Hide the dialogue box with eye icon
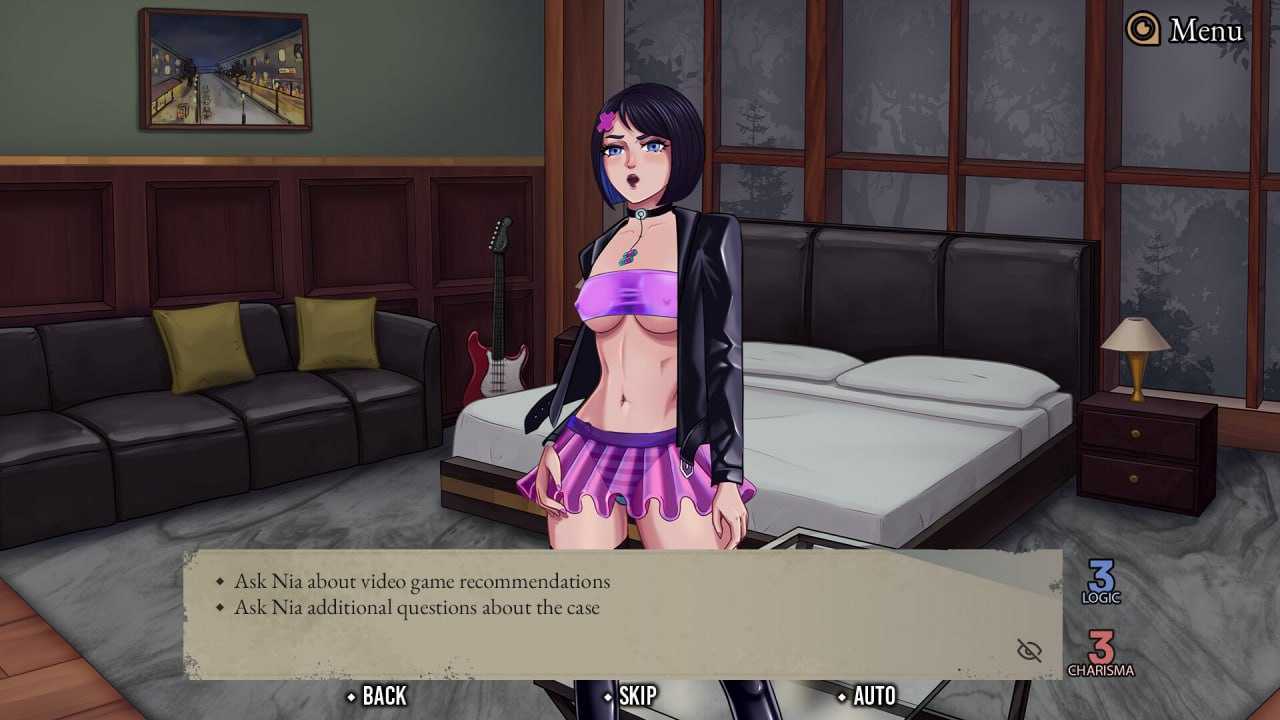1280x720 pixels. click(1029, 651)
